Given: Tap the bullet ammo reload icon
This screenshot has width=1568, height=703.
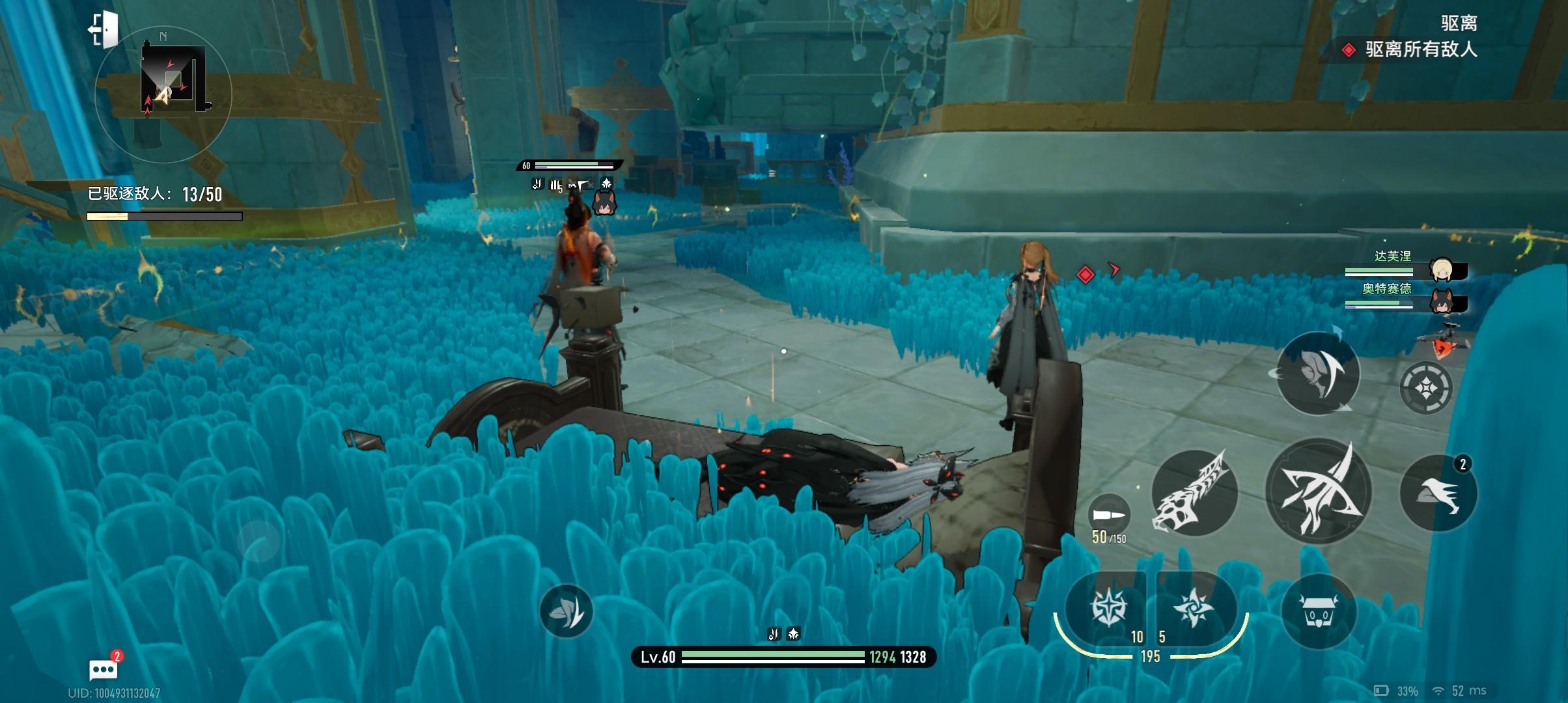Looking at the screenshot, I should tap(1109, 516).
